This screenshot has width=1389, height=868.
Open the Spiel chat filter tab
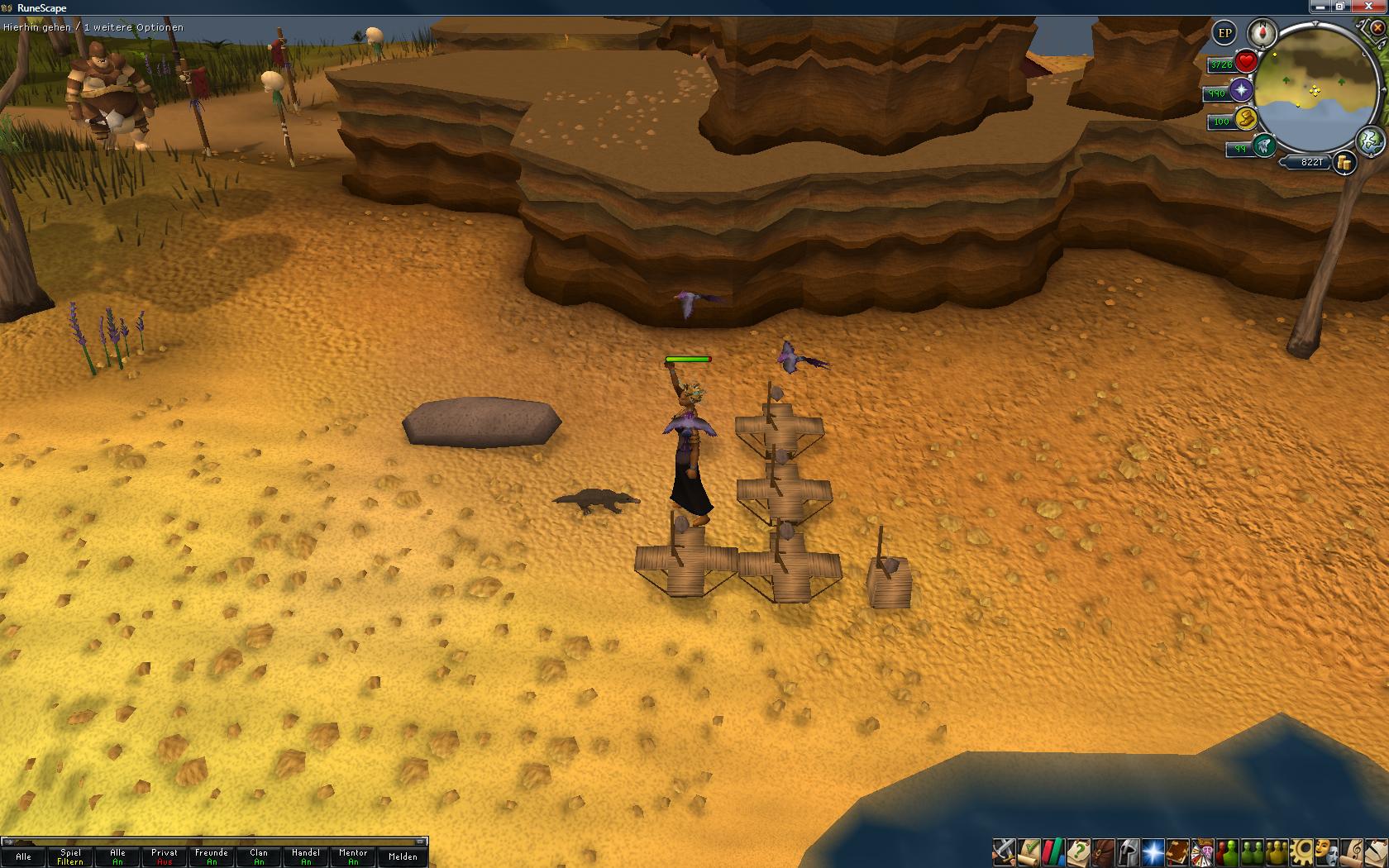click(70, 856)
